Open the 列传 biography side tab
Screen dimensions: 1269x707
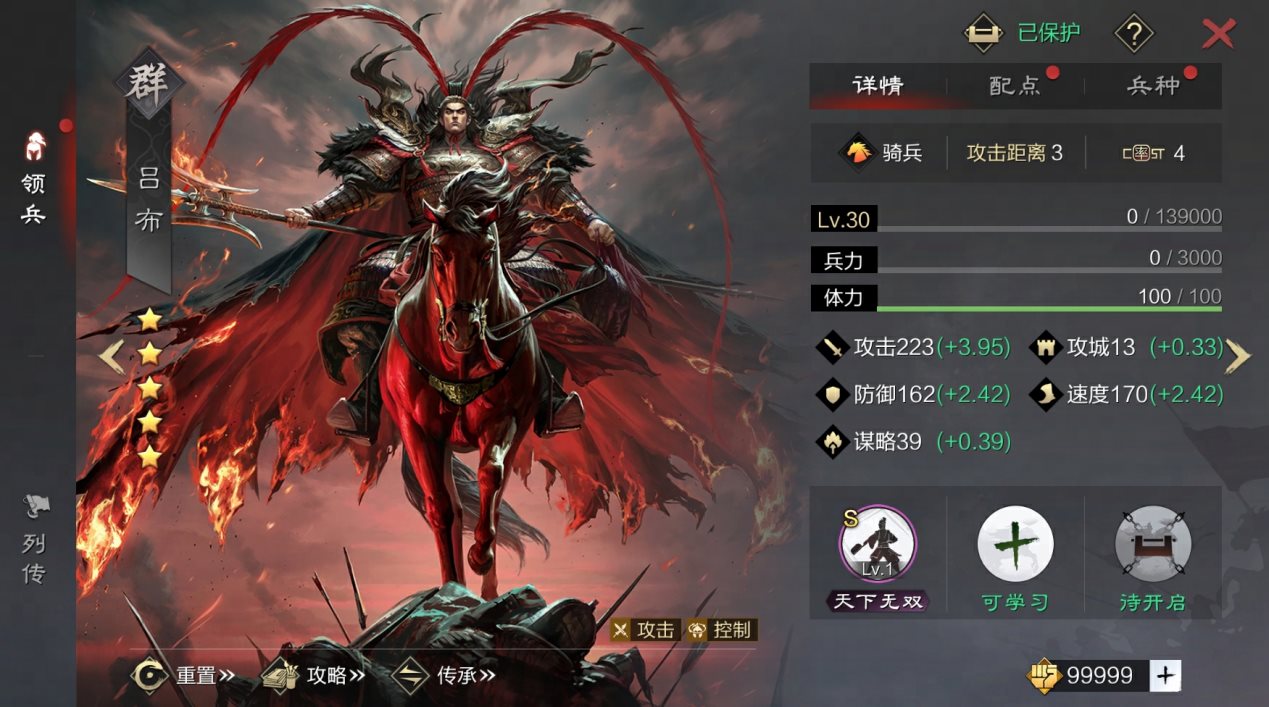[34, 540]
